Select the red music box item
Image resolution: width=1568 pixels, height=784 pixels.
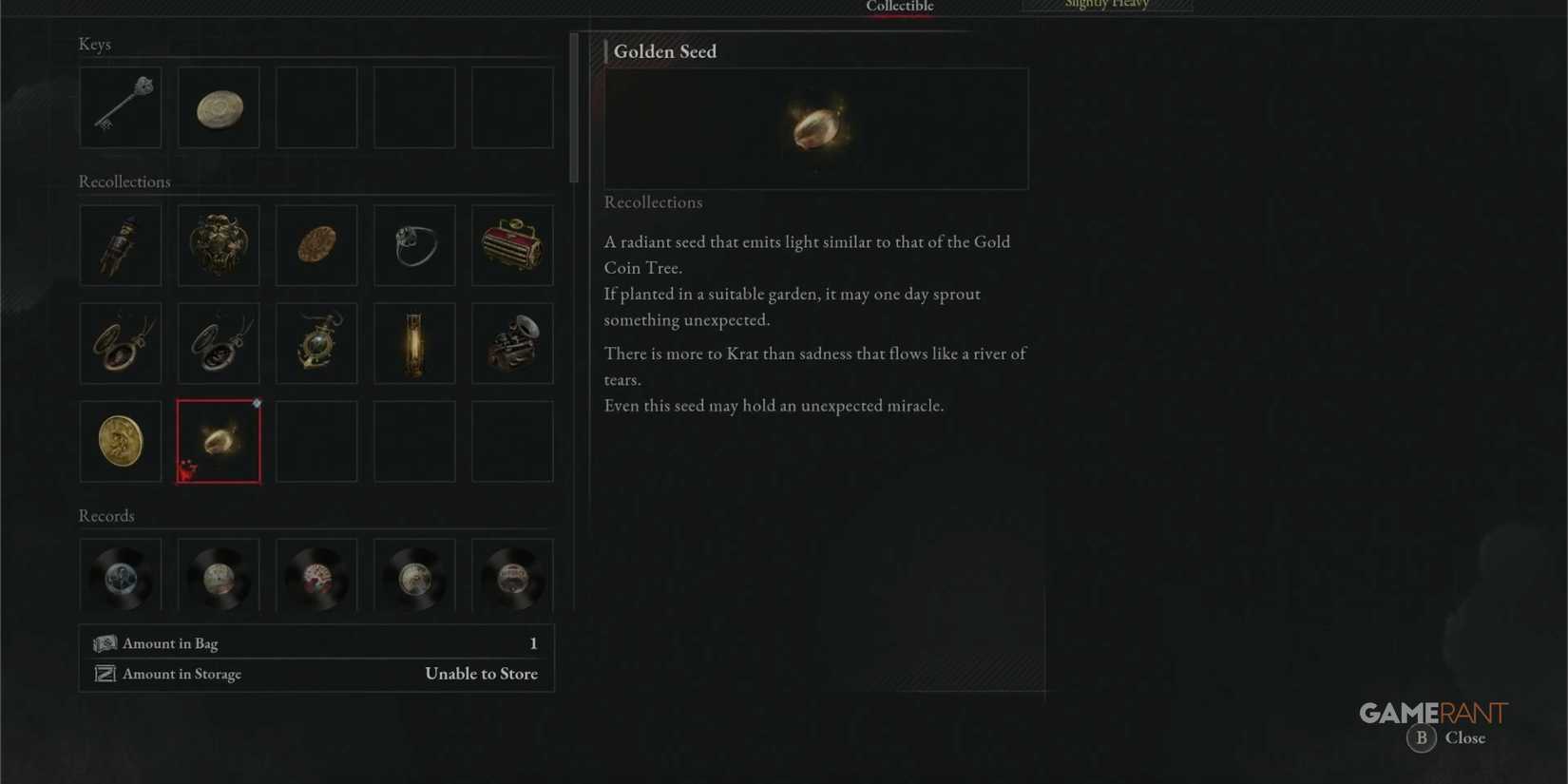511,245
